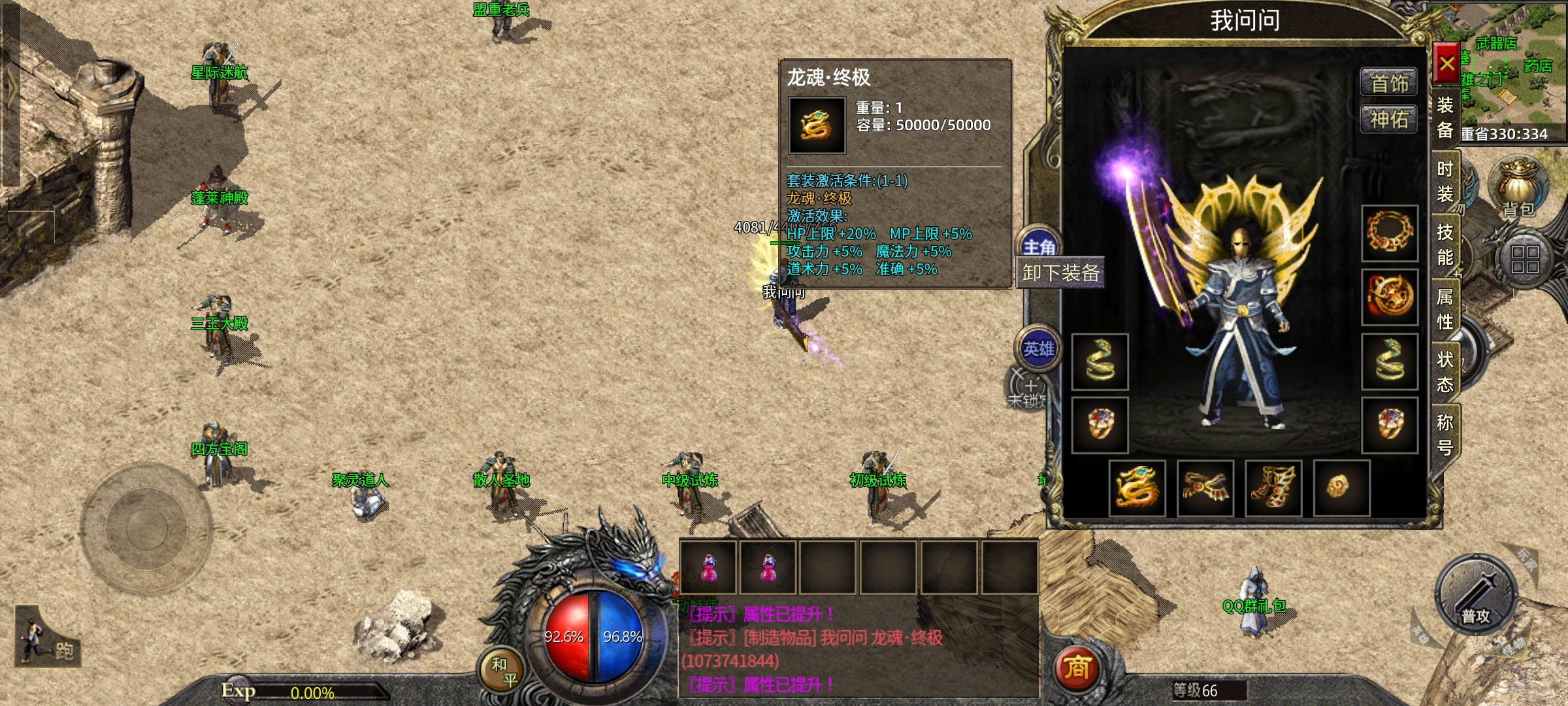1568x706 pixels.
Task: Use the first pink potion in hotbar
Action: click(x=708, y=567)
